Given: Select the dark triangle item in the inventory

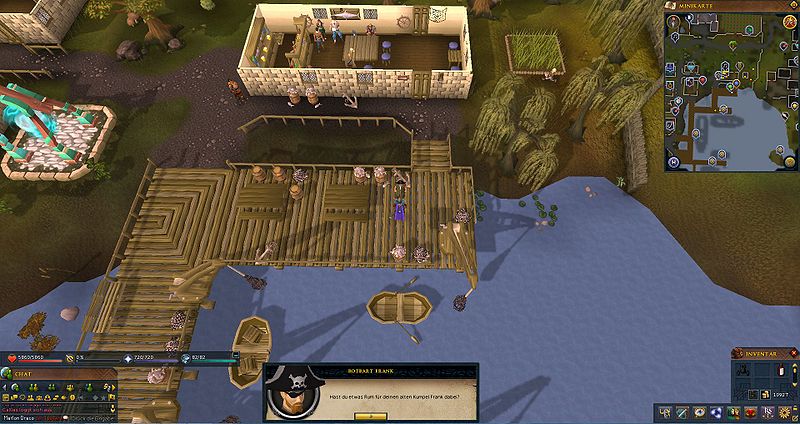Looking at the screenshot, I should 745,371.
